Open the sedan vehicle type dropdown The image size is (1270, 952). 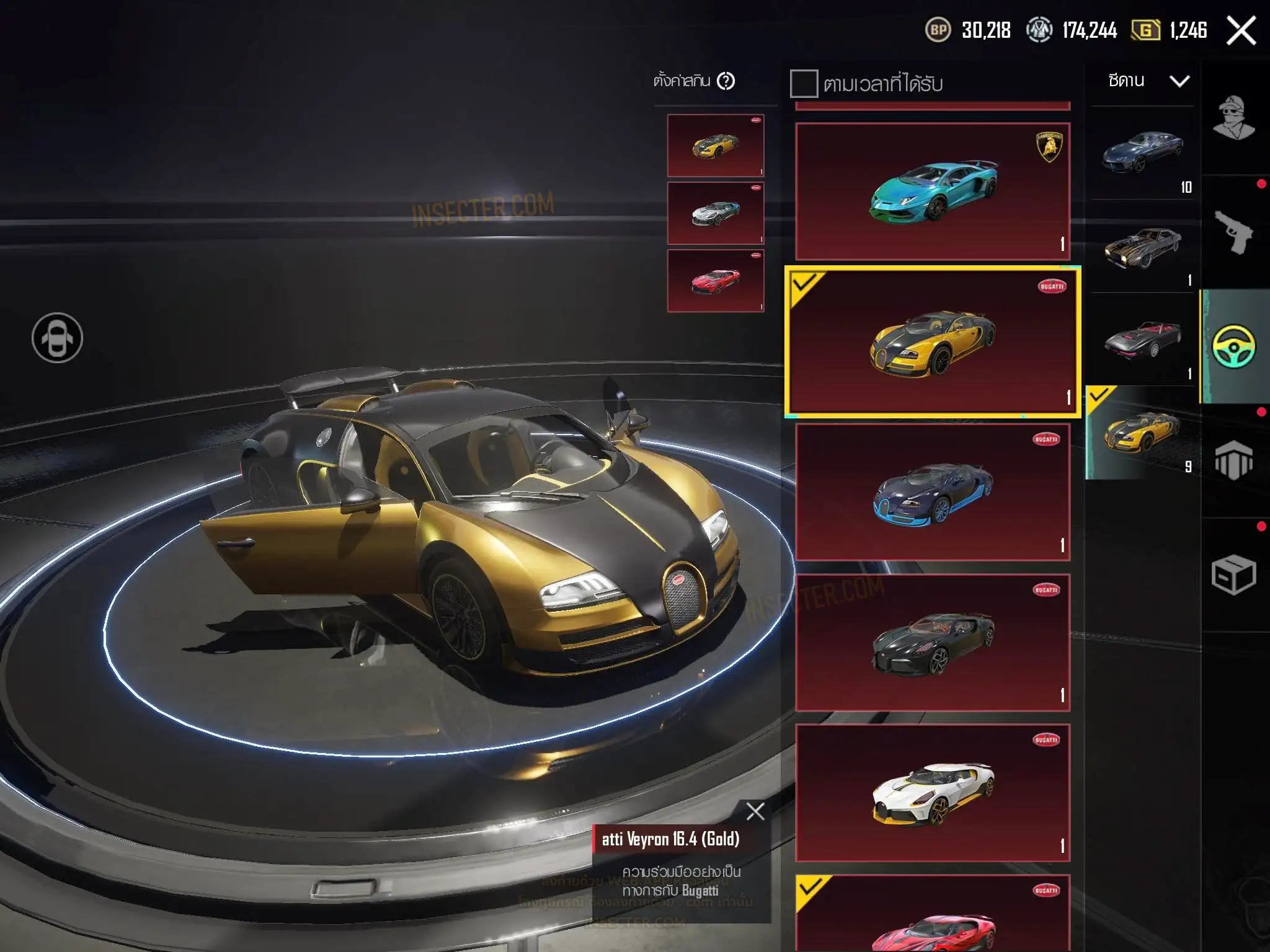pyautogui.click(x=1147, y=81)
